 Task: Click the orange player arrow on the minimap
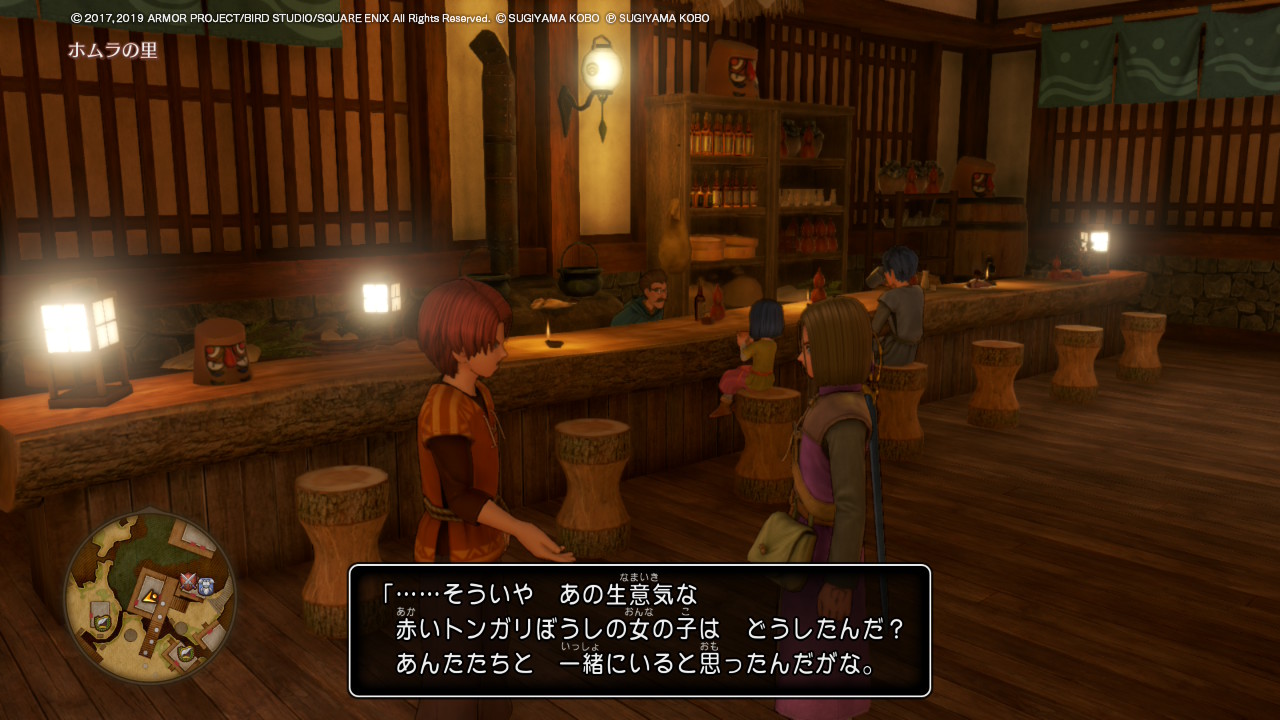(x=152, y=596)
